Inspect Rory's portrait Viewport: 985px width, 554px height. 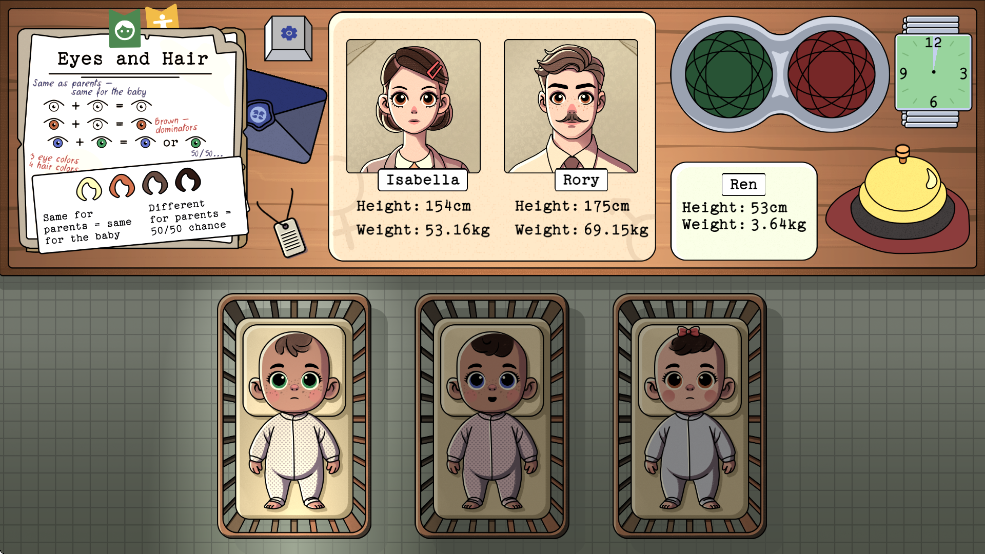(x=571, y=106)
